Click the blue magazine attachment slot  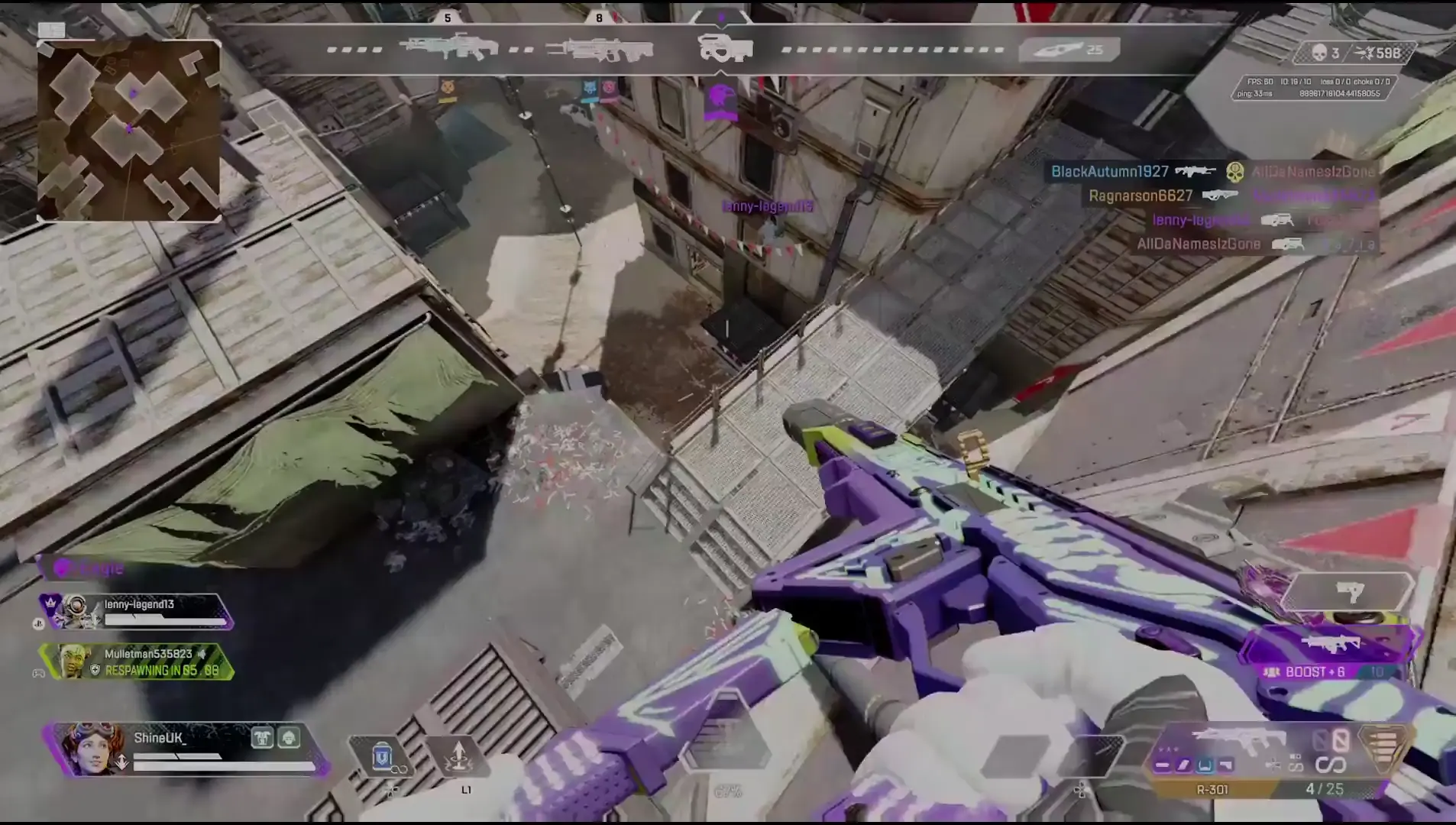(1205, 765)
